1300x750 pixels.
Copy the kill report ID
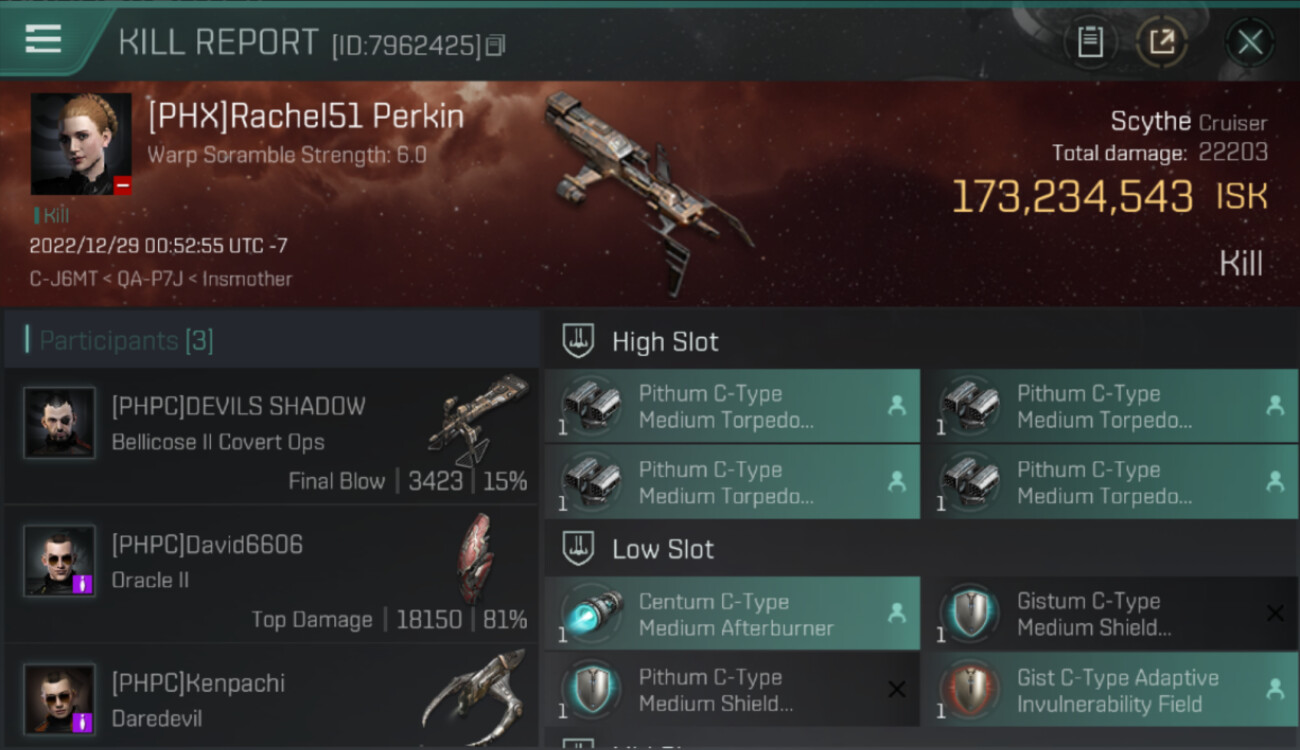(x=496, y=45)
